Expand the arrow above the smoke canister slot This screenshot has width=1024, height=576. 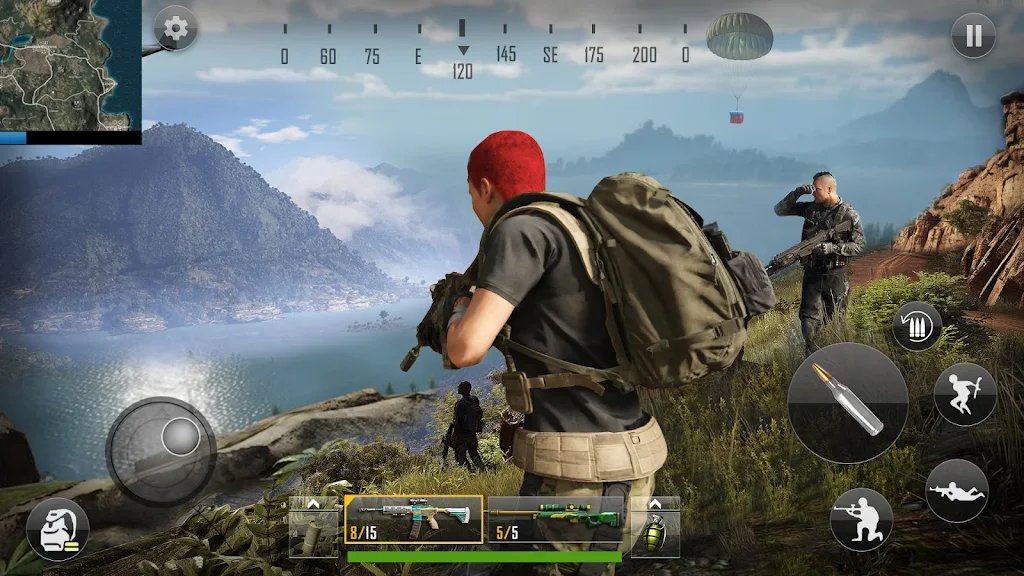pyautogui.click(x=313, y=504)
